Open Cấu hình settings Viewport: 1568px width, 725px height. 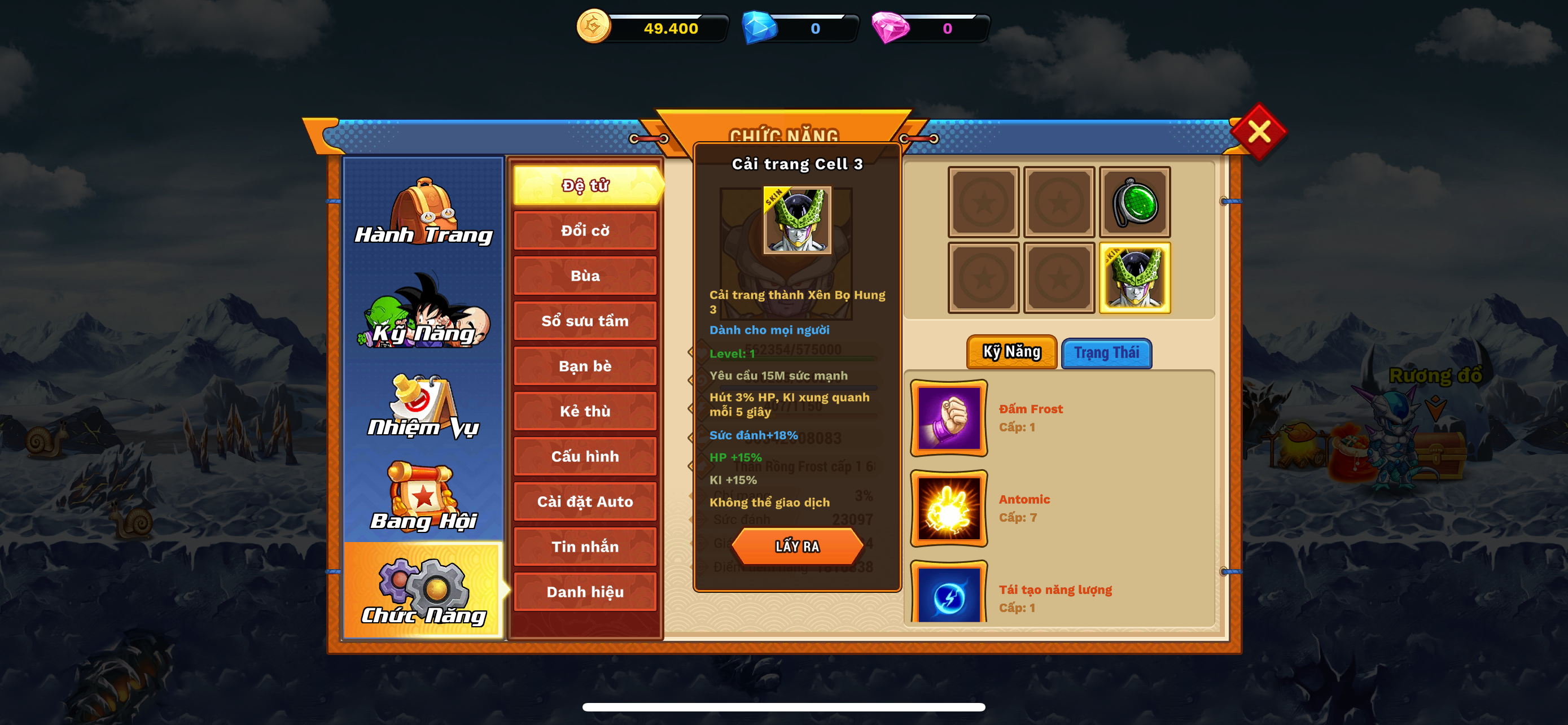tap(585, 457)
